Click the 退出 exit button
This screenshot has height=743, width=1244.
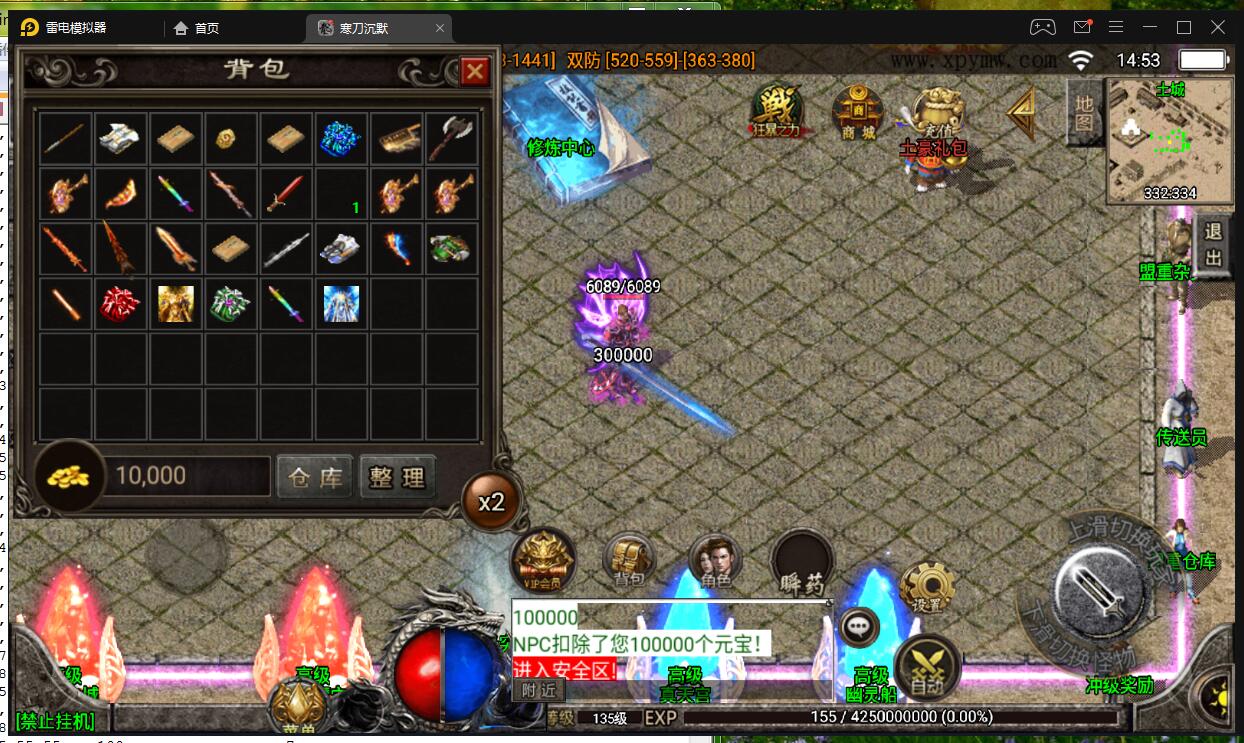coord(1213,245)
